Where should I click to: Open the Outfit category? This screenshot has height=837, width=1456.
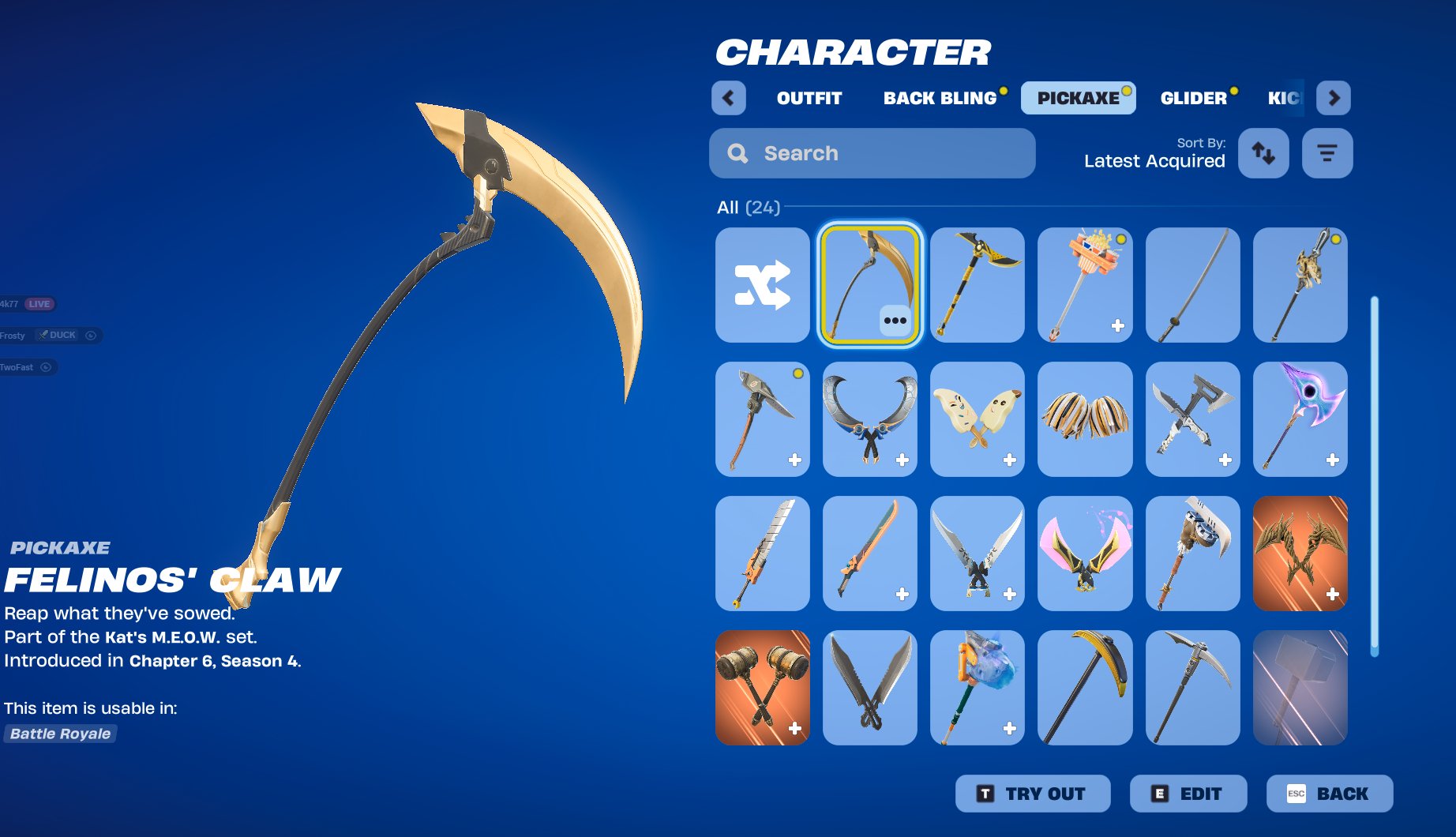click(807, 97)
